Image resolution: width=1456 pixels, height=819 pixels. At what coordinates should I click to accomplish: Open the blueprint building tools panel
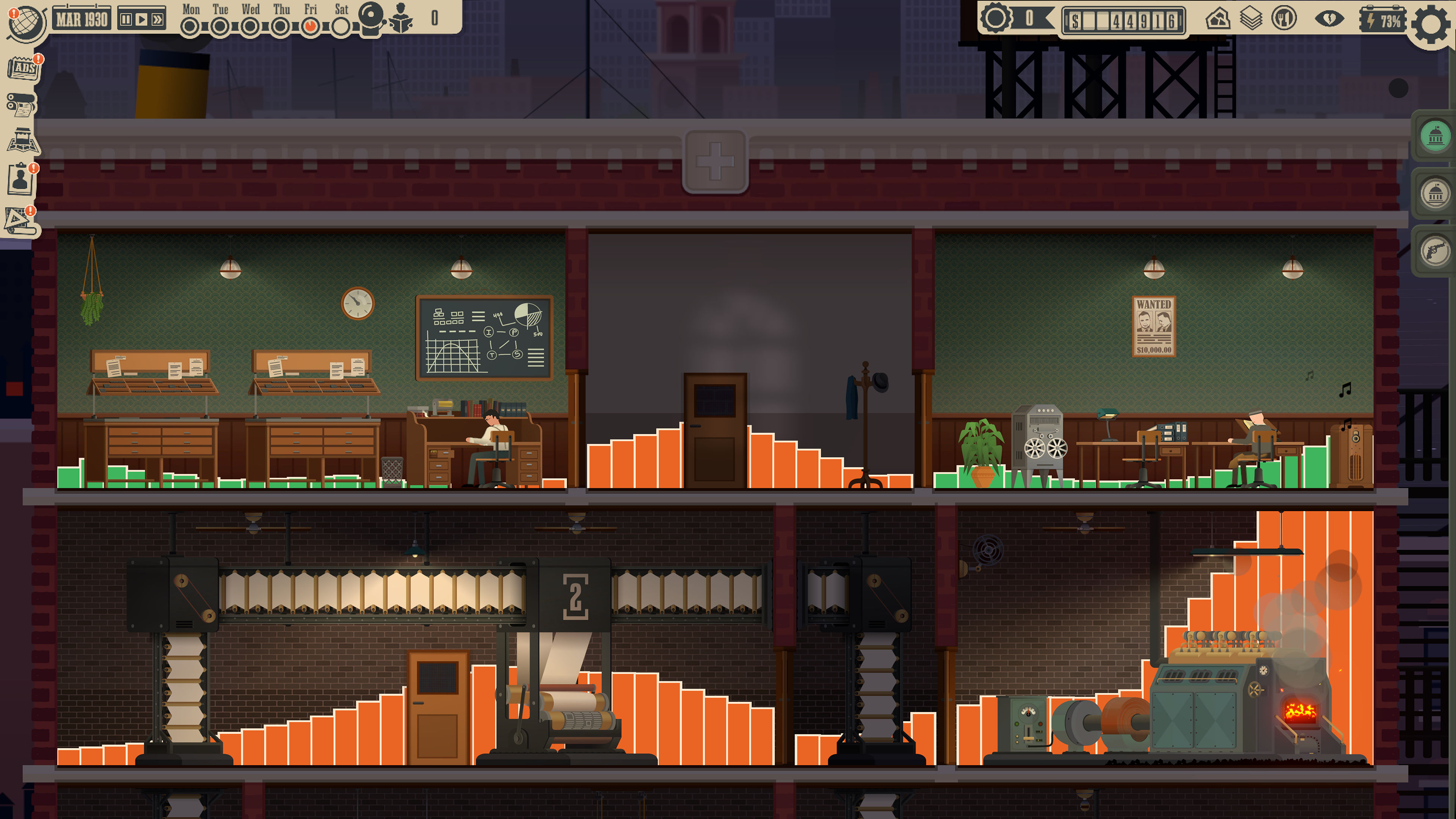(20, 221)
